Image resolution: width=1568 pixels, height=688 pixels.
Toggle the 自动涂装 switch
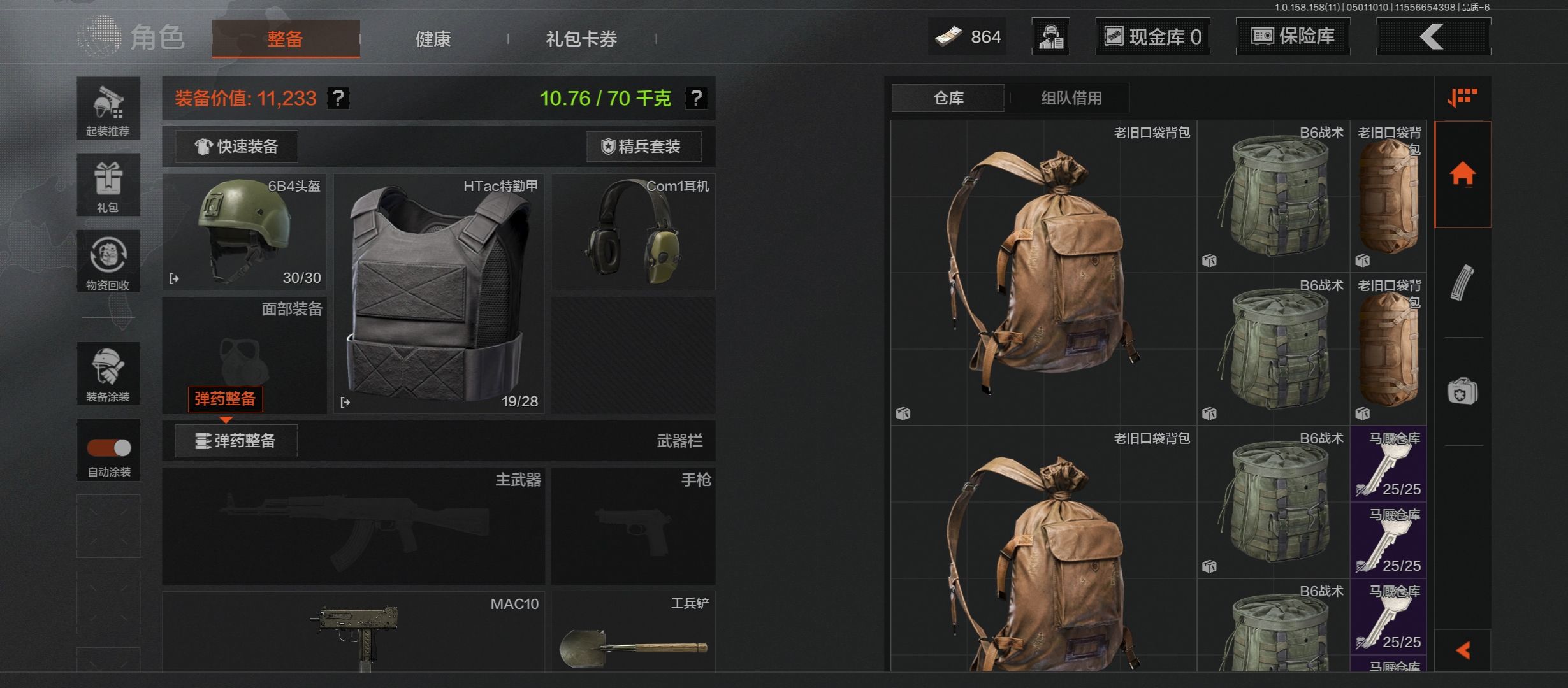tap(109, 448)
